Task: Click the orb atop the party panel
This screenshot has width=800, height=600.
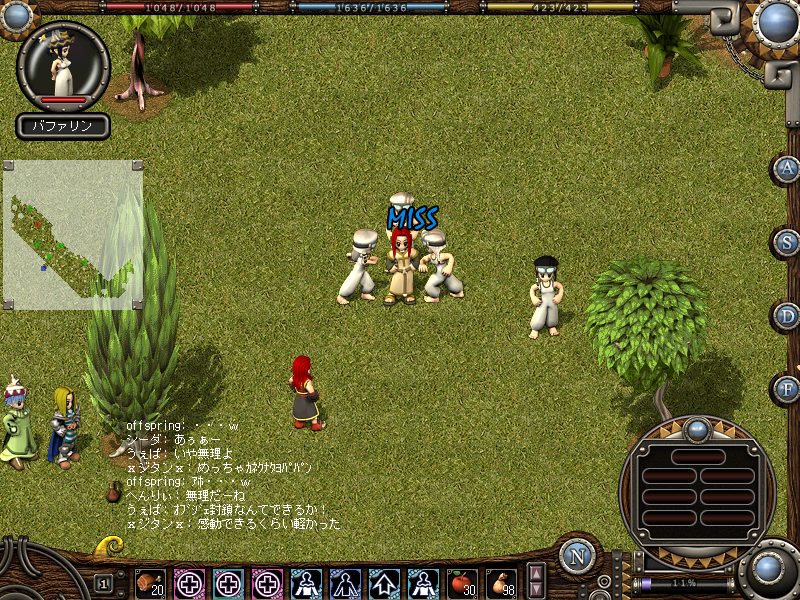Action: click(x=697, y=432)
